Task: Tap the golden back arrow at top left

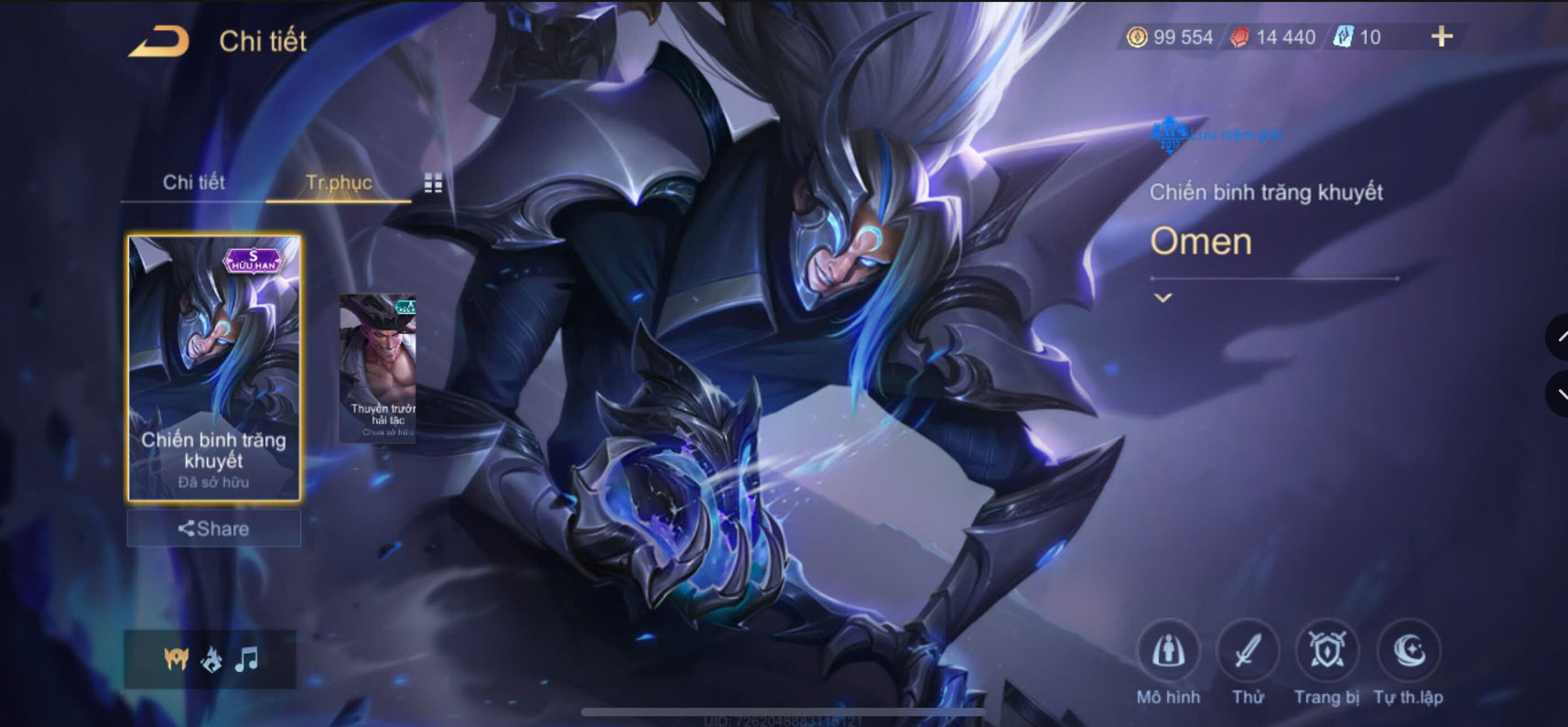Action: tap(159, 40)
